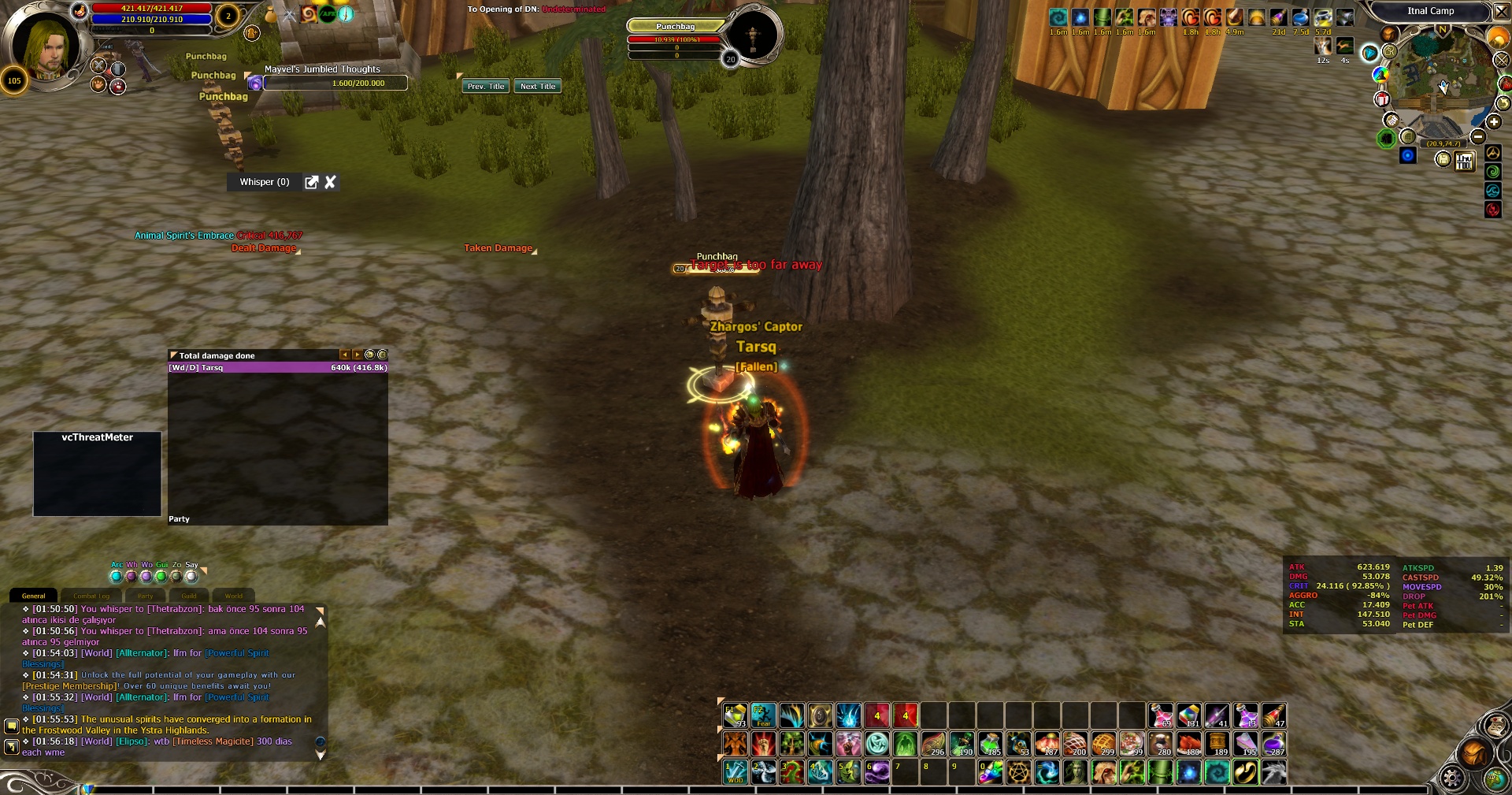Select the Say chat channel orb
The width and height of the screenshot is (1512, 795).
pos(191,576)
